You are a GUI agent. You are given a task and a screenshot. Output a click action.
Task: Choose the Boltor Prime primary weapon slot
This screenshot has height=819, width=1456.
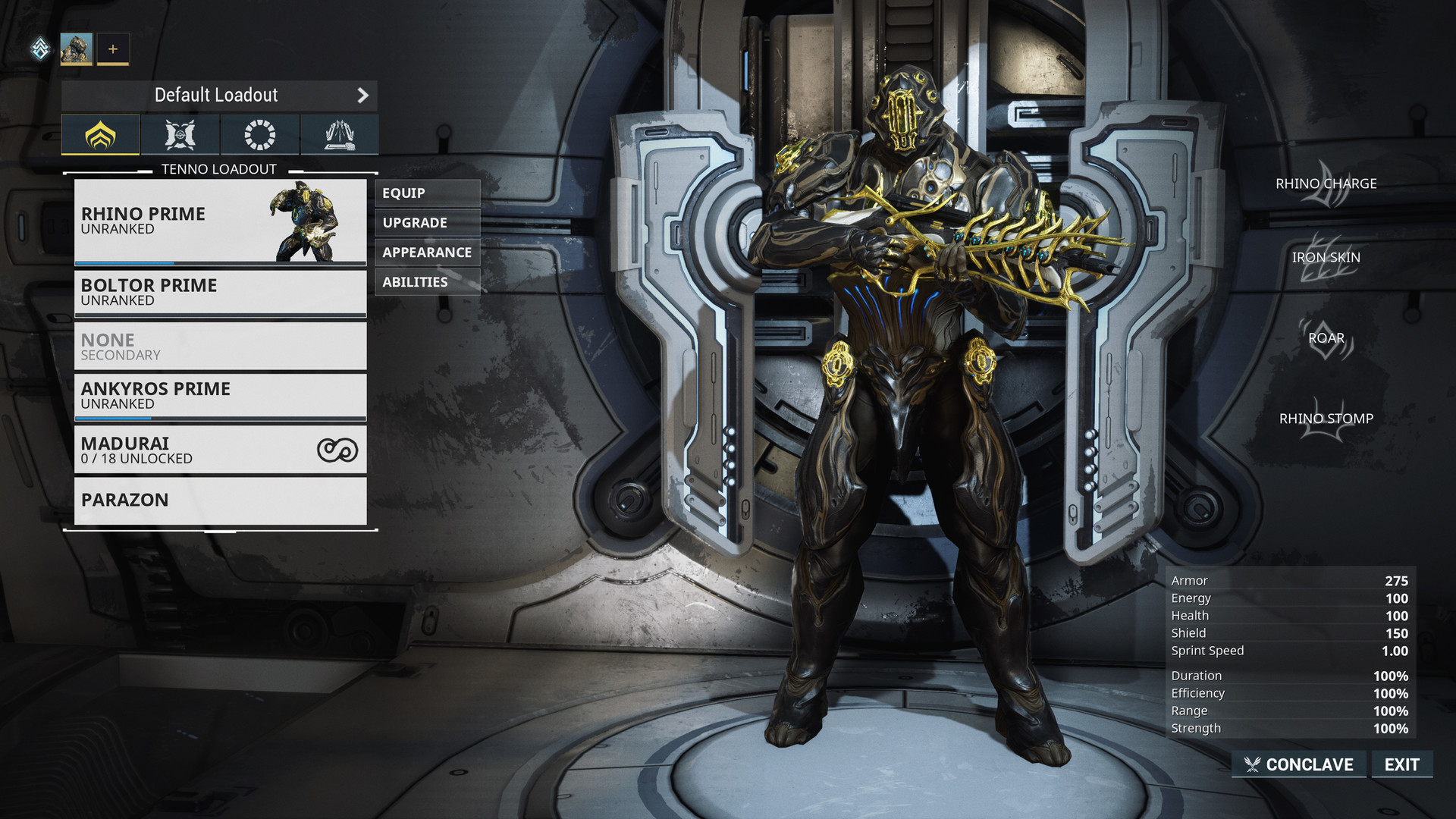tap(220, 292)
